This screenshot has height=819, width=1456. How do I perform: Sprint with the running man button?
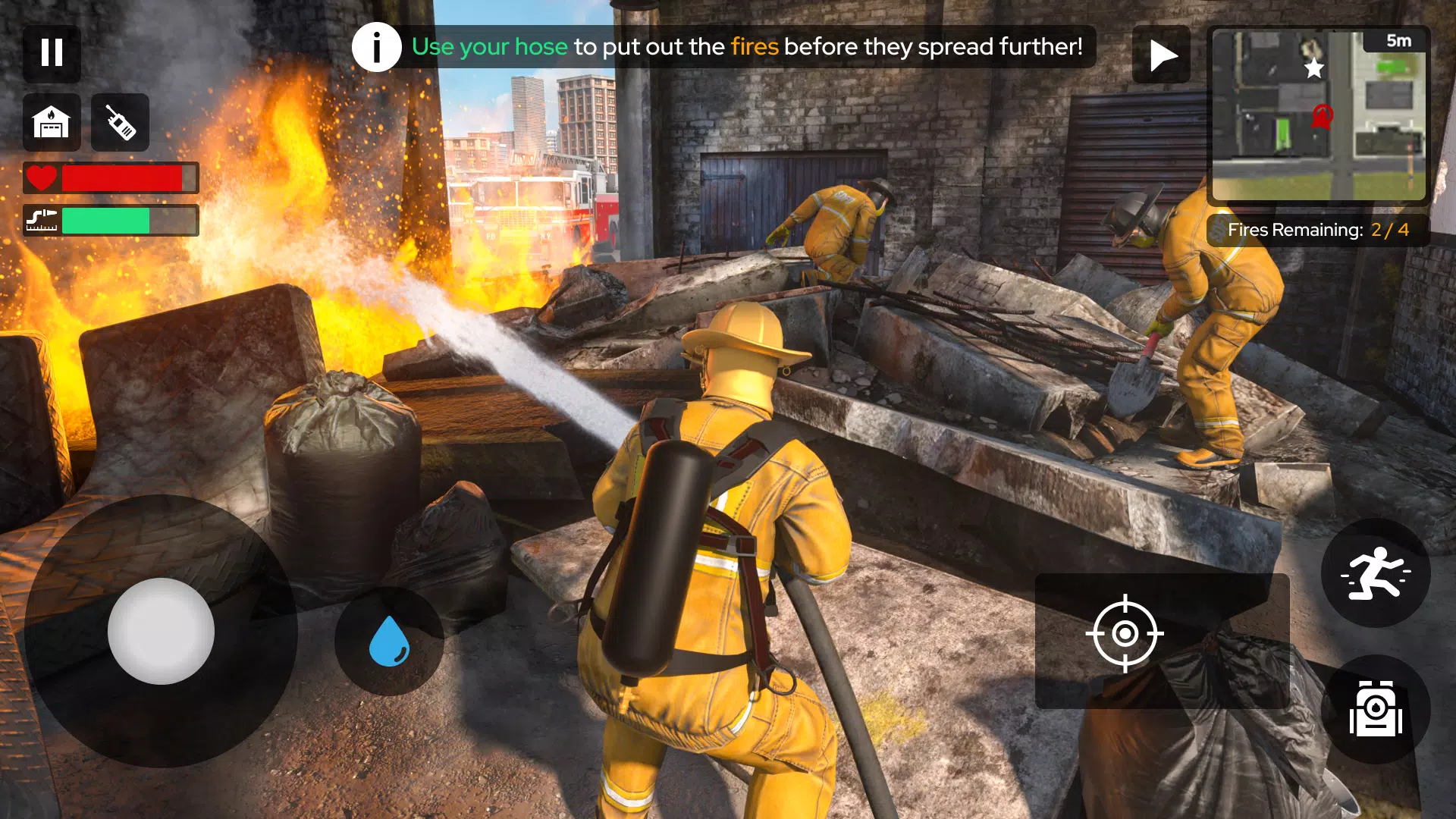pos(1375,573)
